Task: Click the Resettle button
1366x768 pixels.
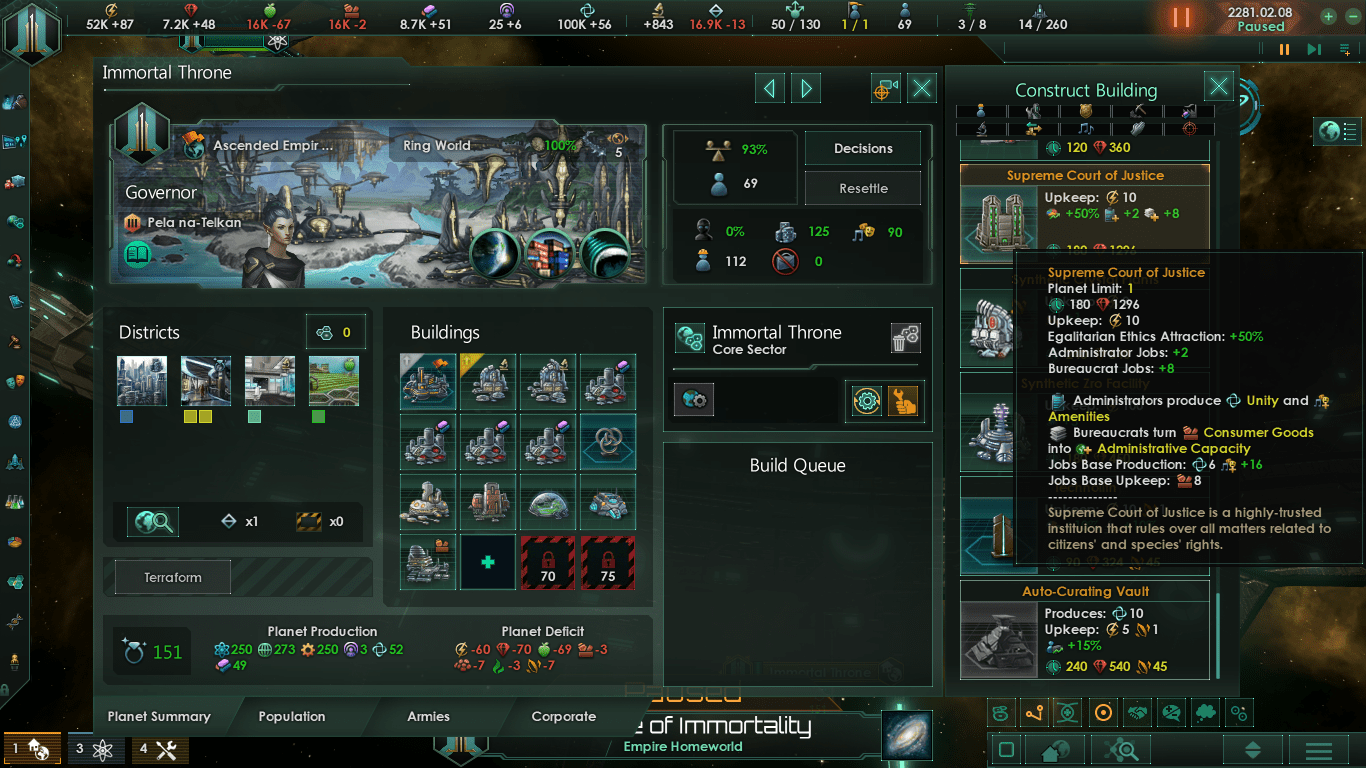Action: point(863,188)
